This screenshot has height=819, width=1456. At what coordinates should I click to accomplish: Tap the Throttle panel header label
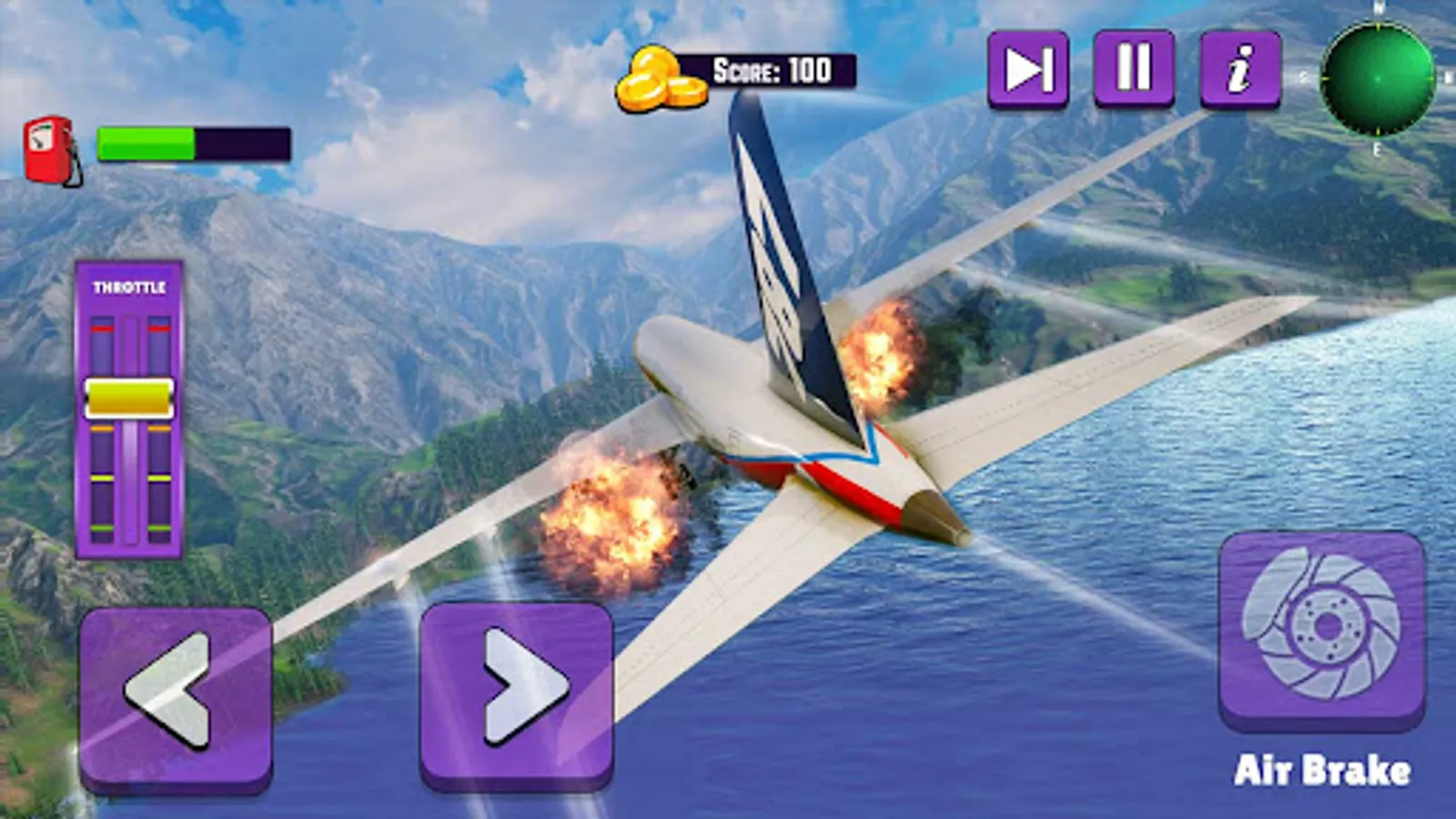coord(129,286)
